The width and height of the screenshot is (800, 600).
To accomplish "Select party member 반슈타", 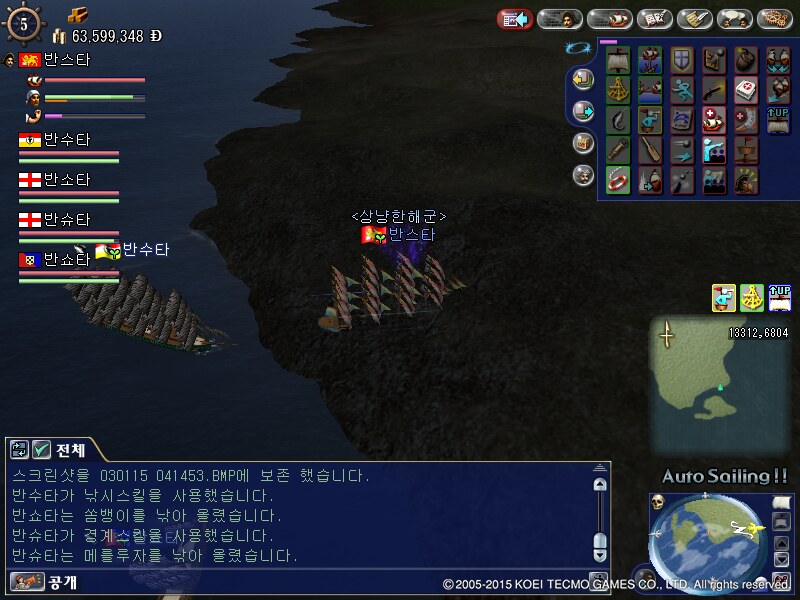I will tap(66, 220).
